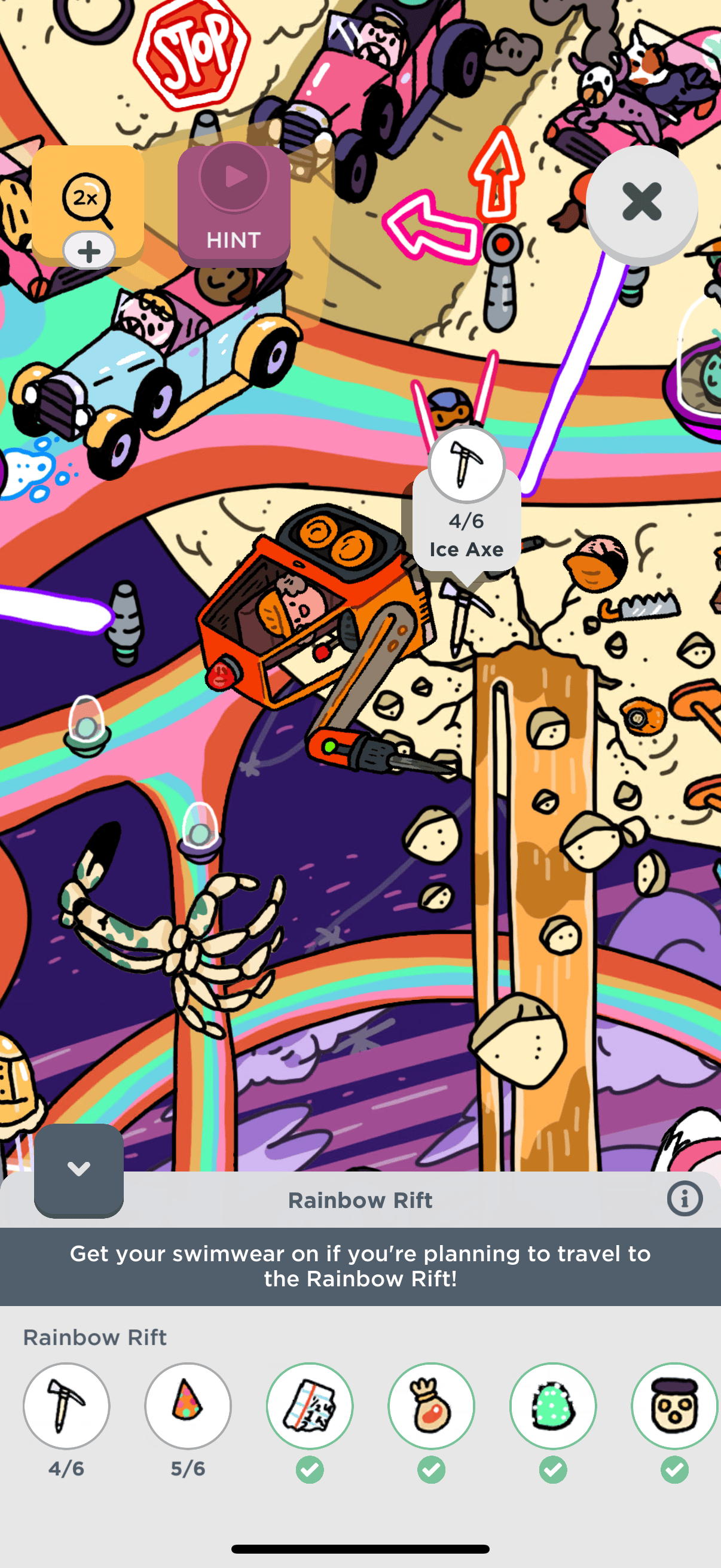Tap the purple HINT button
Screen dimensions: 721x1568
234,206
